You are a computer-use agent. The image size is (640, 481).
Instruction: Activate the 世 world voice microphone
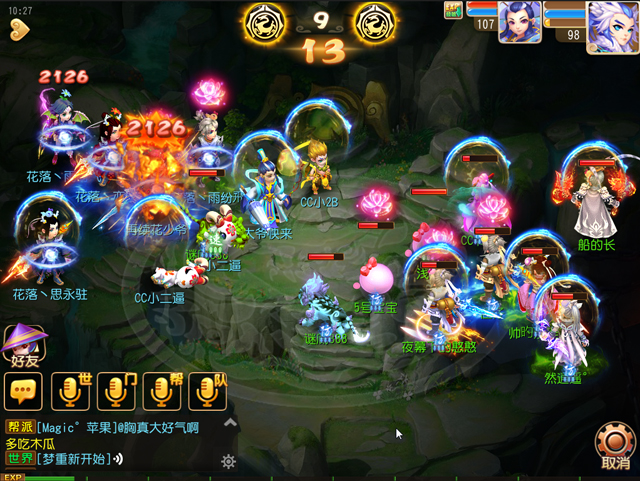[70, 391]
